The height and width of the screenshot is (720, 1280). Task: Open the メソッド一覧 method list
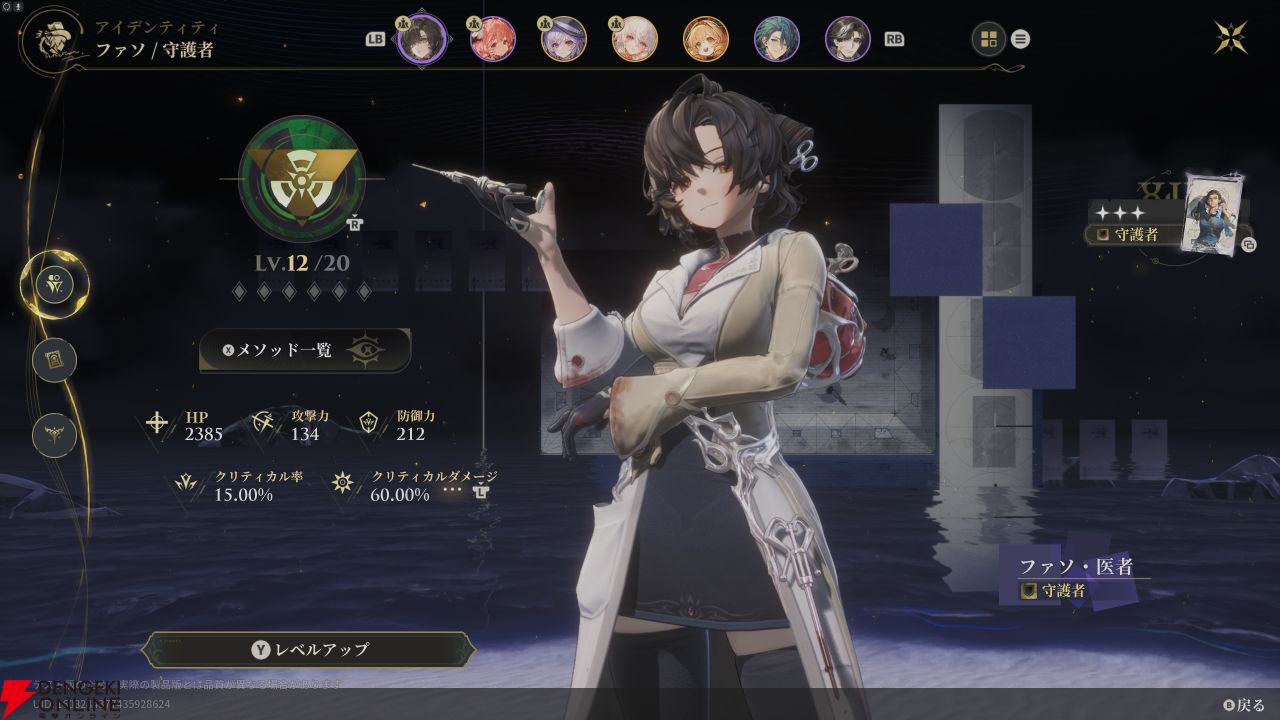[305, 350]
